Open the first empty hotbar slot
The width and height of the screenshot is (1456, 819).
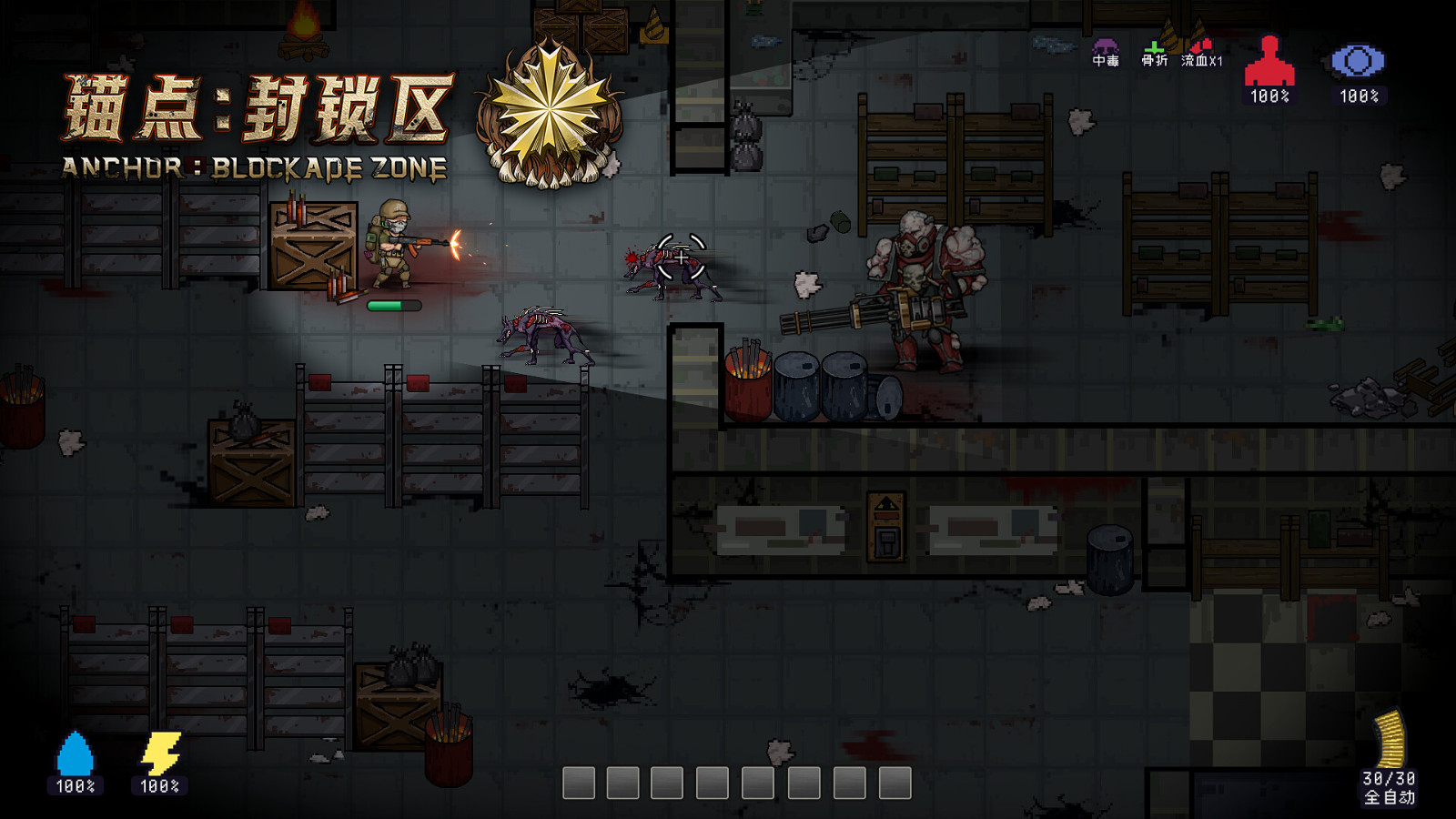[579, 781]
